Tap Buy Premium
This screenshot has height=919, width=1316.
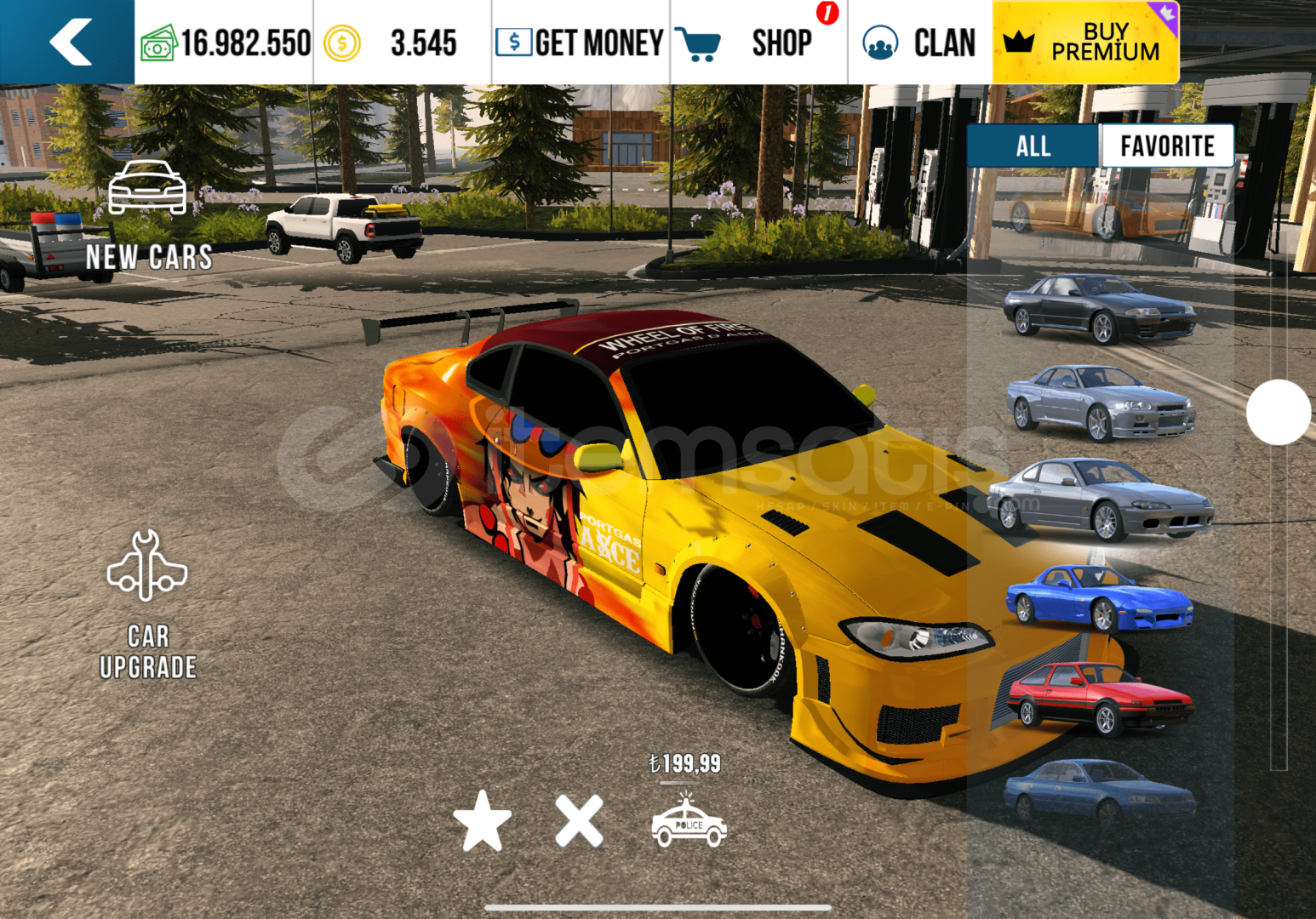(1085, 43)
